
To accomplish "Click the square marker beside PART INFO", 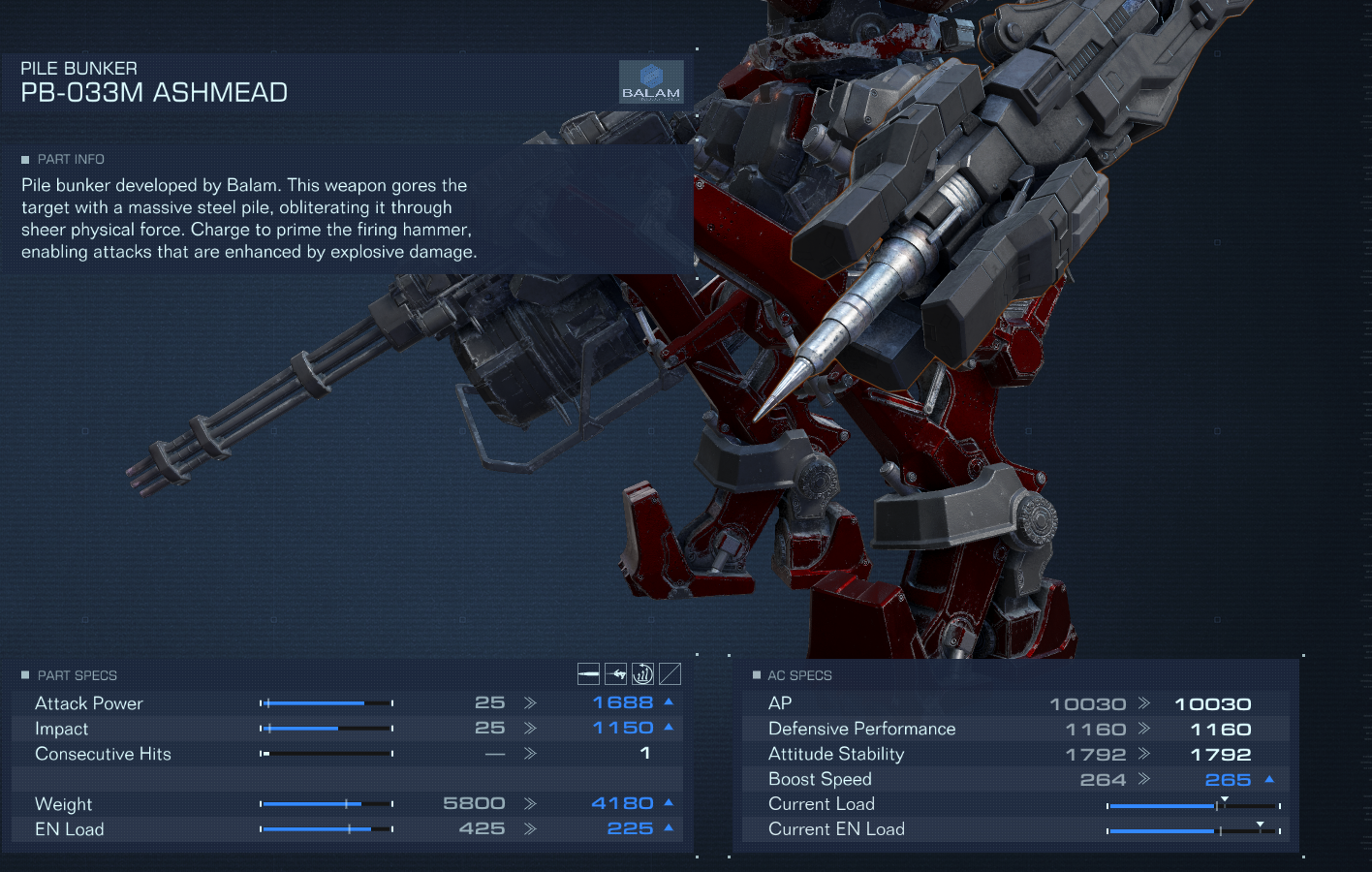I will (x=27, y=159).
